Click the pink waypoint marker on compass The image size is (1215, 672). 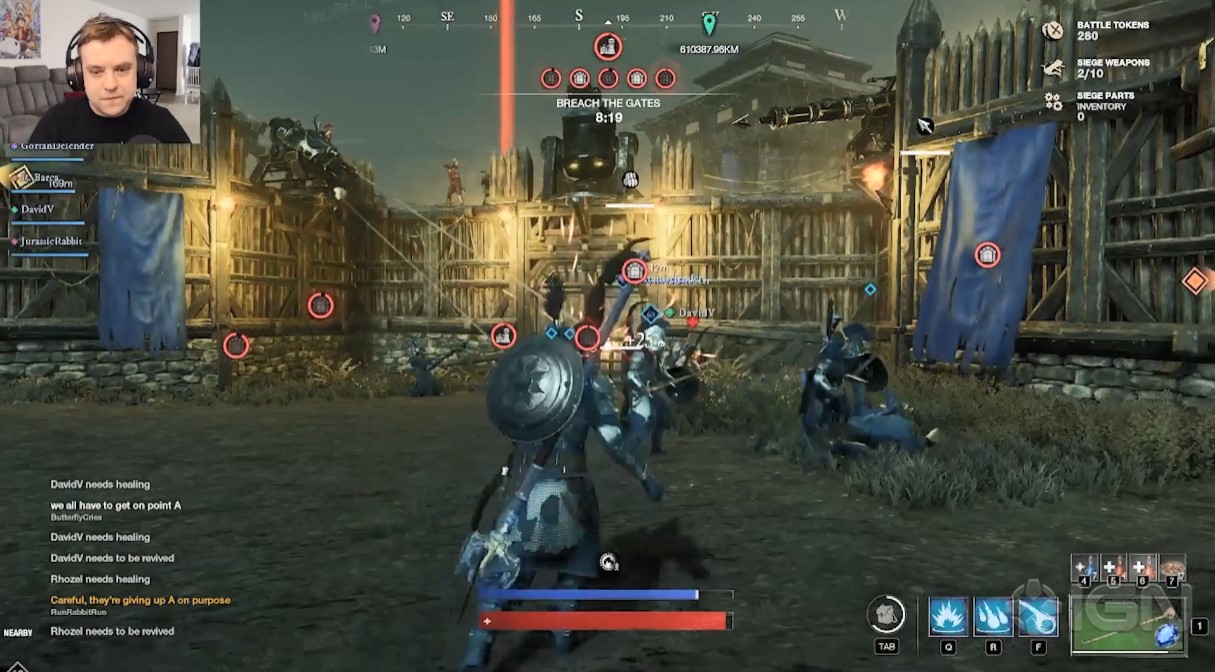pos(375,23)
